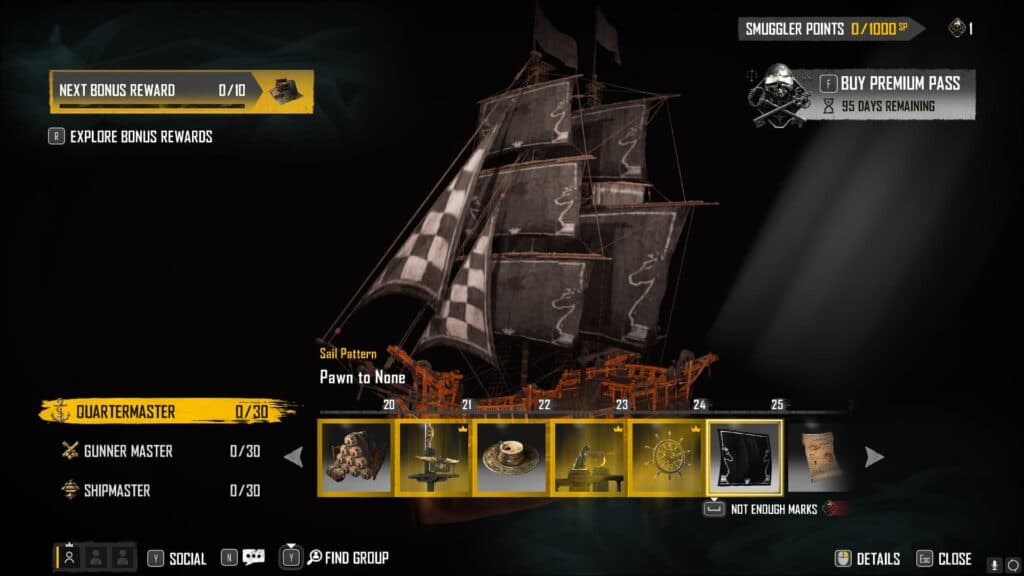Choose the sword on stand reward

tap(435, 457)
